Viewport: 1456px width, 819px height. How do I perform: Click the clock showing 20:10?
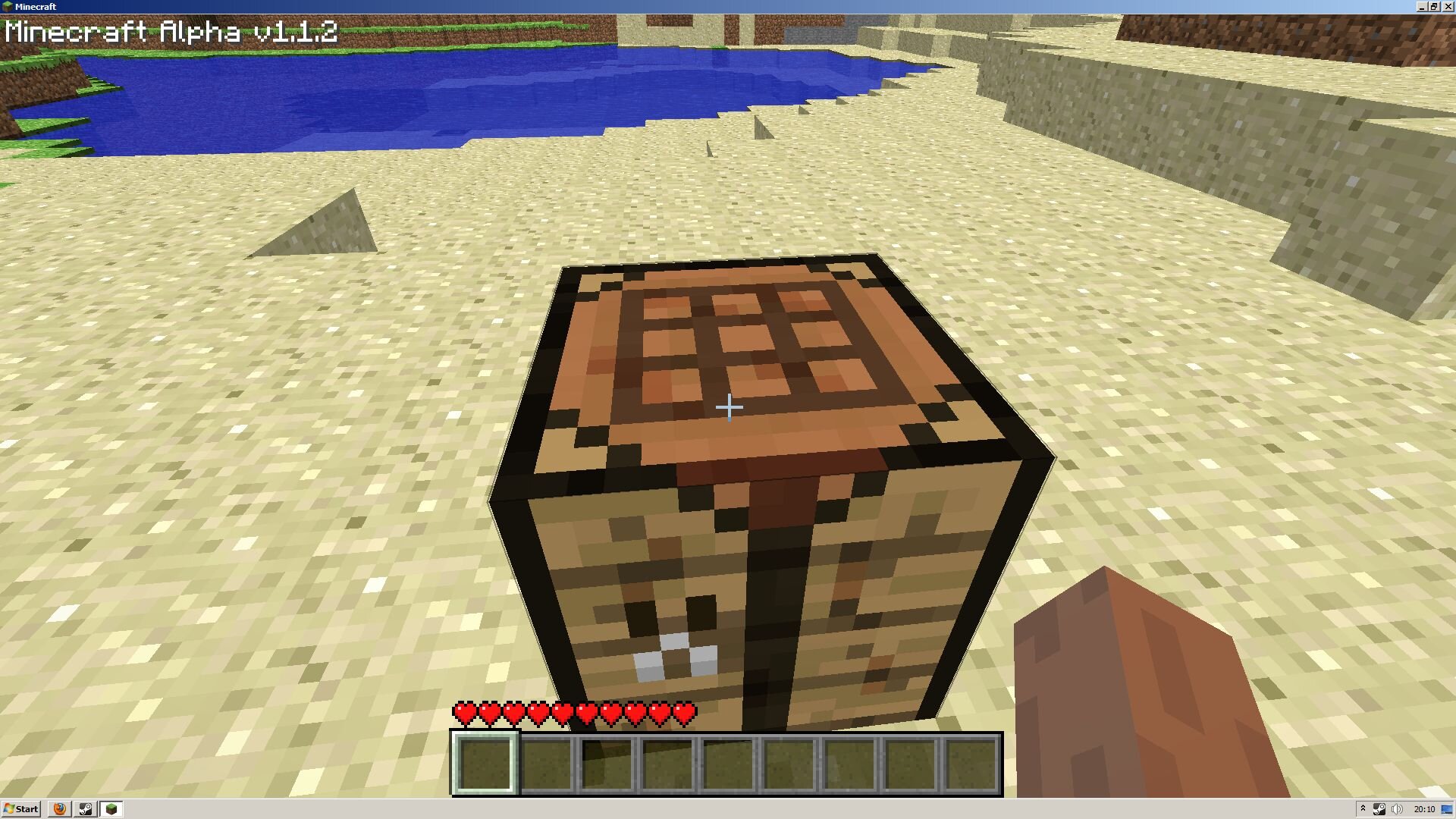click(1424, 809)
